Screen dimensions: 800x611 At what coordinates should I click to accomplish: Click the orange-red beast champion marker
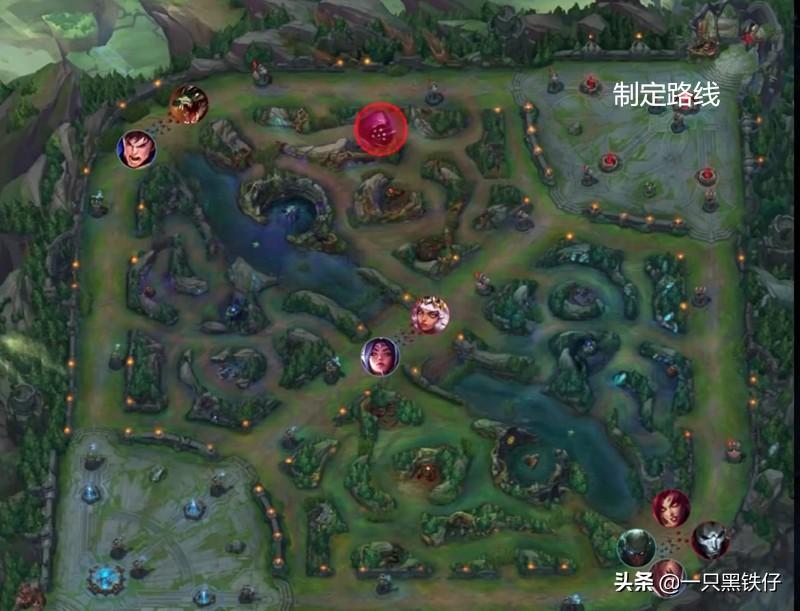click(188, 105)
